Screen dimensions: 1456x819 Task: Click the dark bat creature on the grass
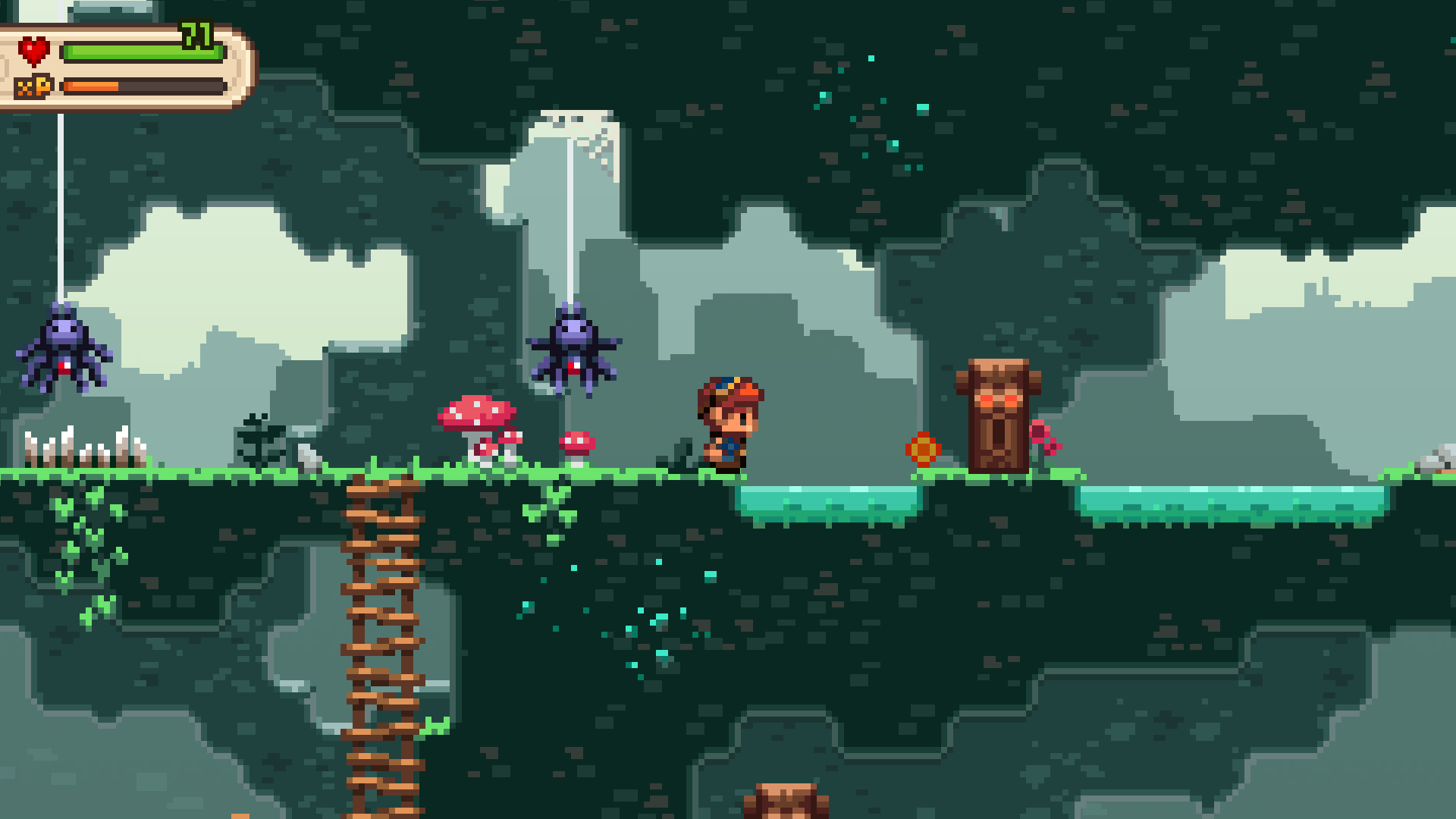[x=262, y=440]
